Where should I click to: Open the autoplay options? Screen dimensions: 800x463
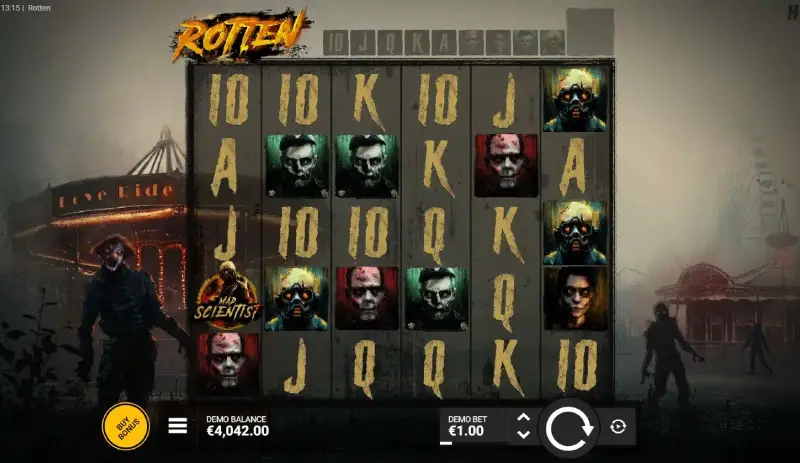coord(618,427)
